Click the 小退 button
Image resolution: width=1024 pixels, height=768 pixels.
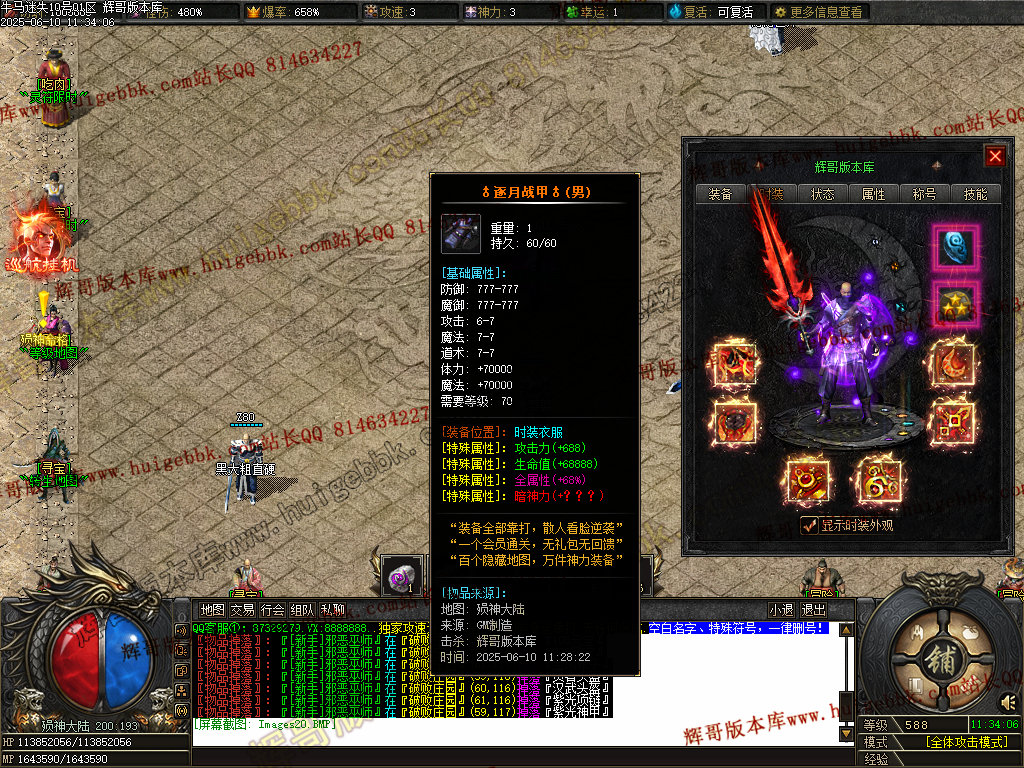point(781,609)
